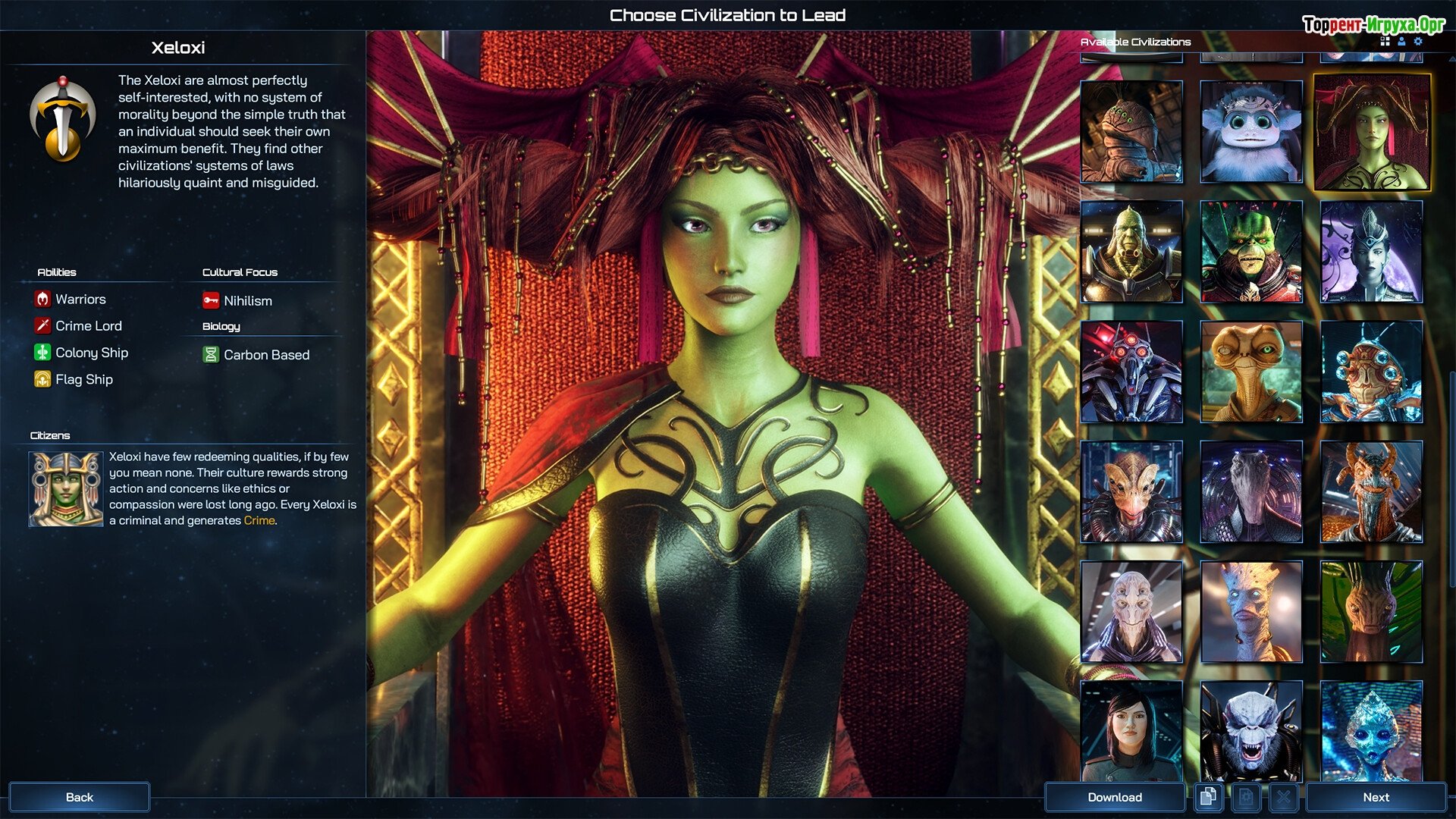
Task: Choose the green-faced alien in red armor
Action: (1251, 252)
